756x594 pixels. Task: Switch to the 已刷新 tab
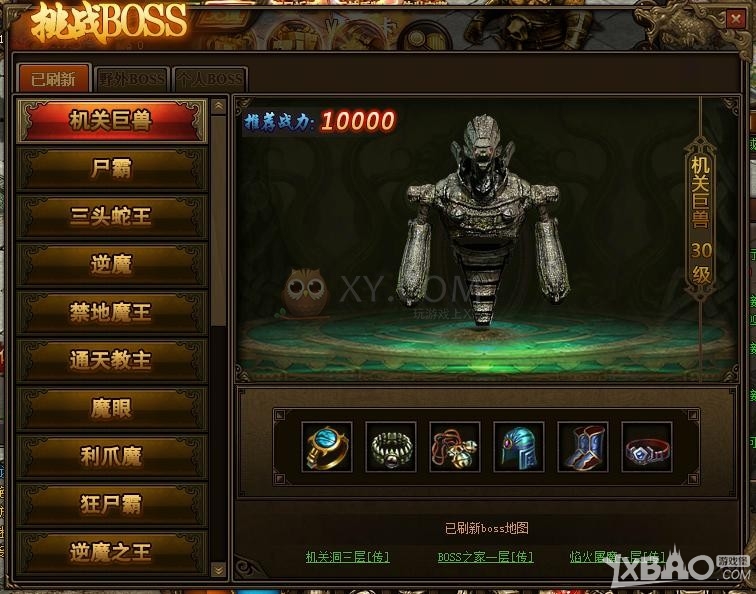(52, 78)
